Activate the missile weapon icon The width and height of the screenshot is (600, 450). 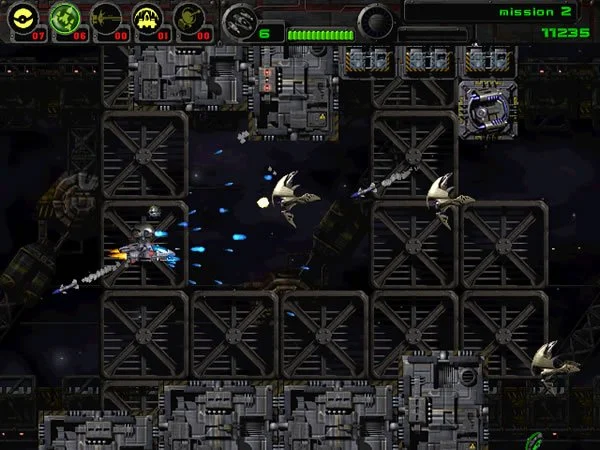coord(106,18)
